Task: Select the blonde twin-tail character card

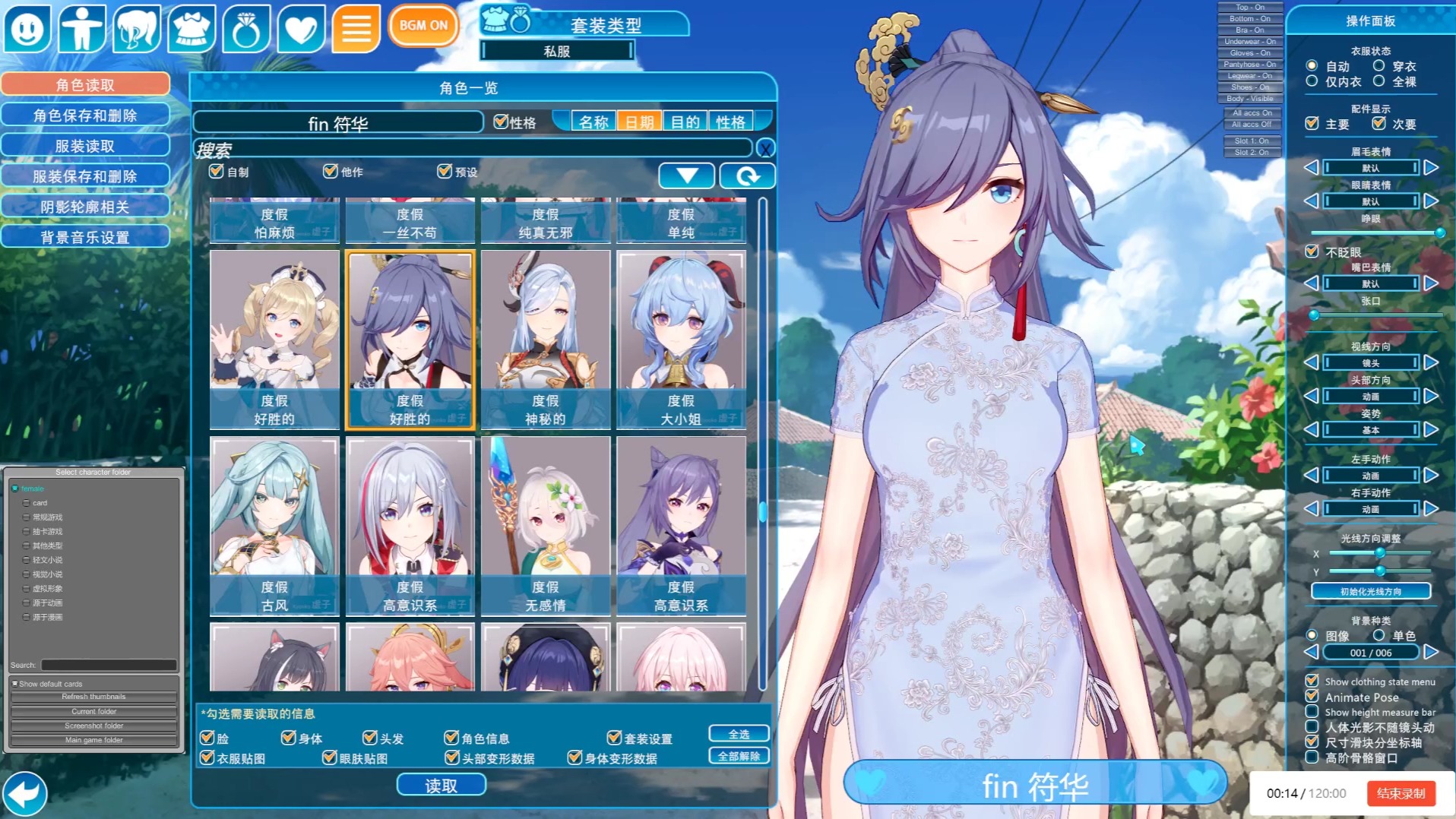Action: click(274, 339)
